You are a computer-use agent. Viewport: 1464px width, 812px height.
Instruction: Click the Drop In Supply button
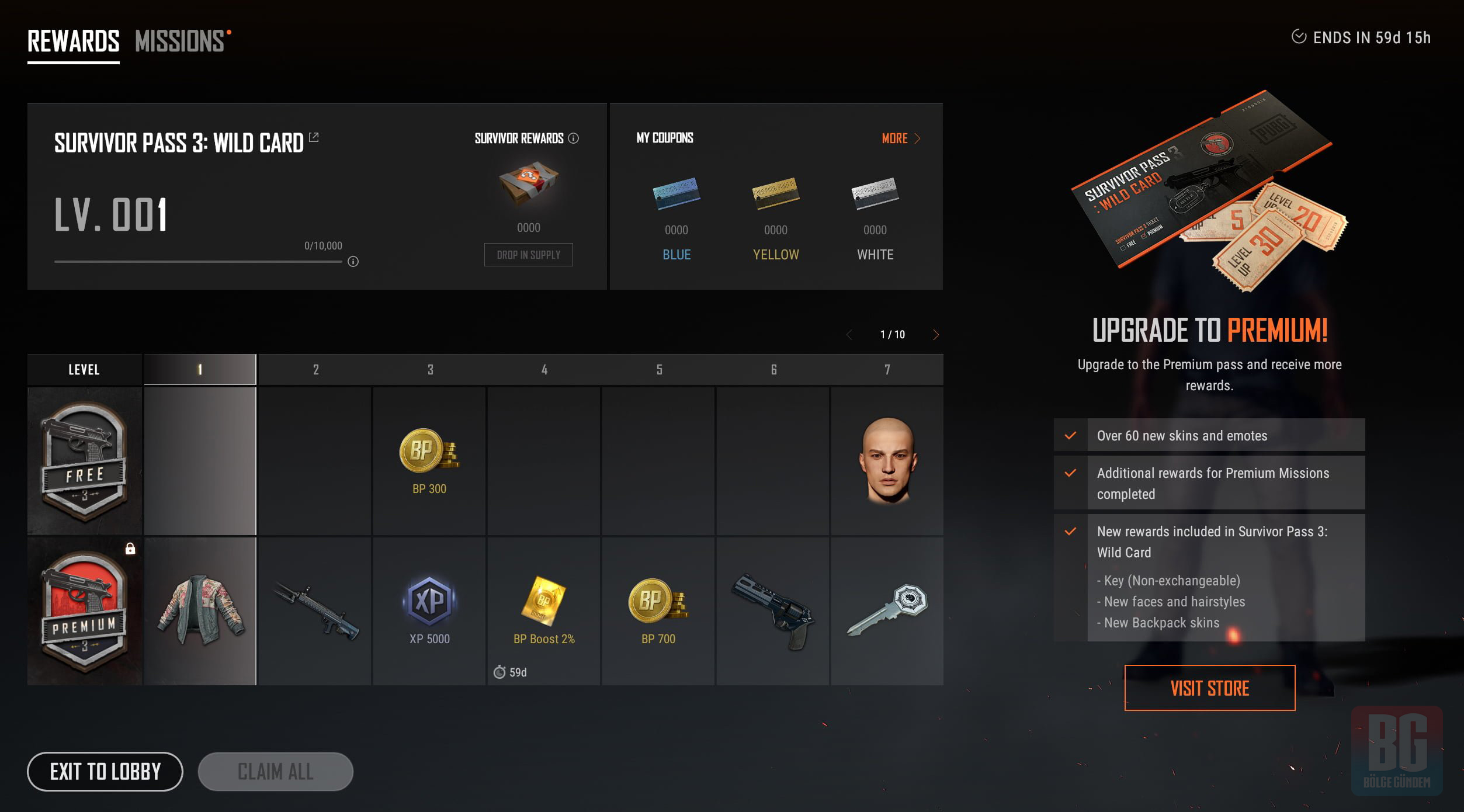(x=528, y=255)
